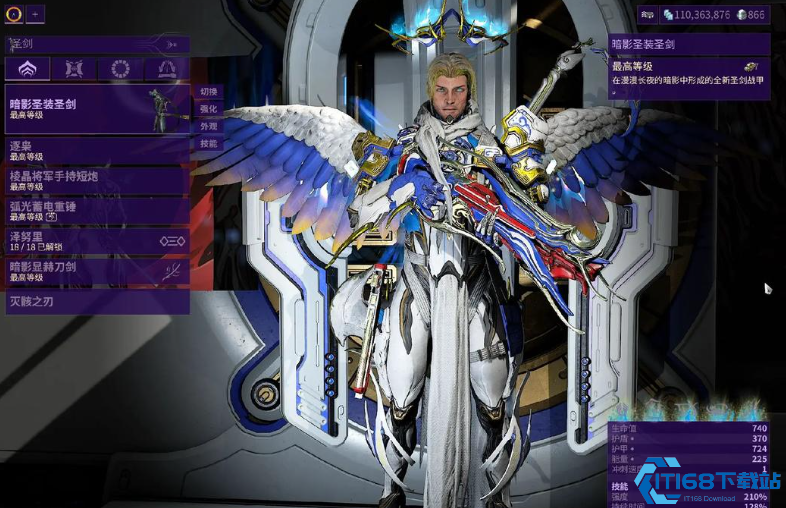Click the 切换 button
The image size is (786, 508).
208,92
